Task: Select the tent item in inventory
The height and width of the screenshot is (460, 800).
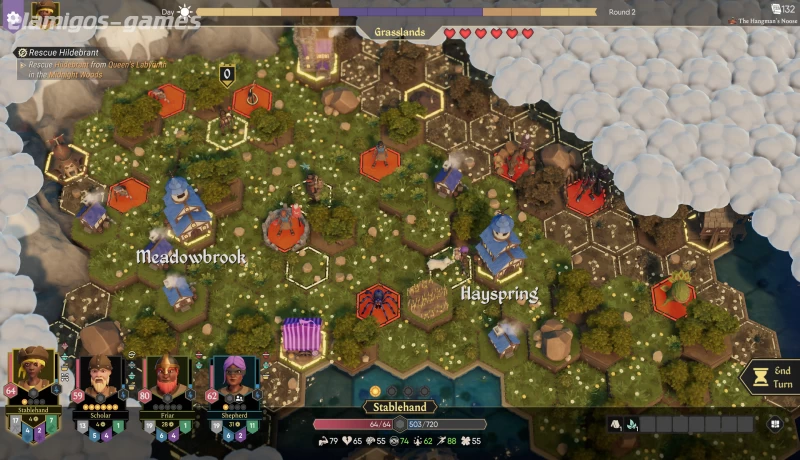Action: coord(615,424)
